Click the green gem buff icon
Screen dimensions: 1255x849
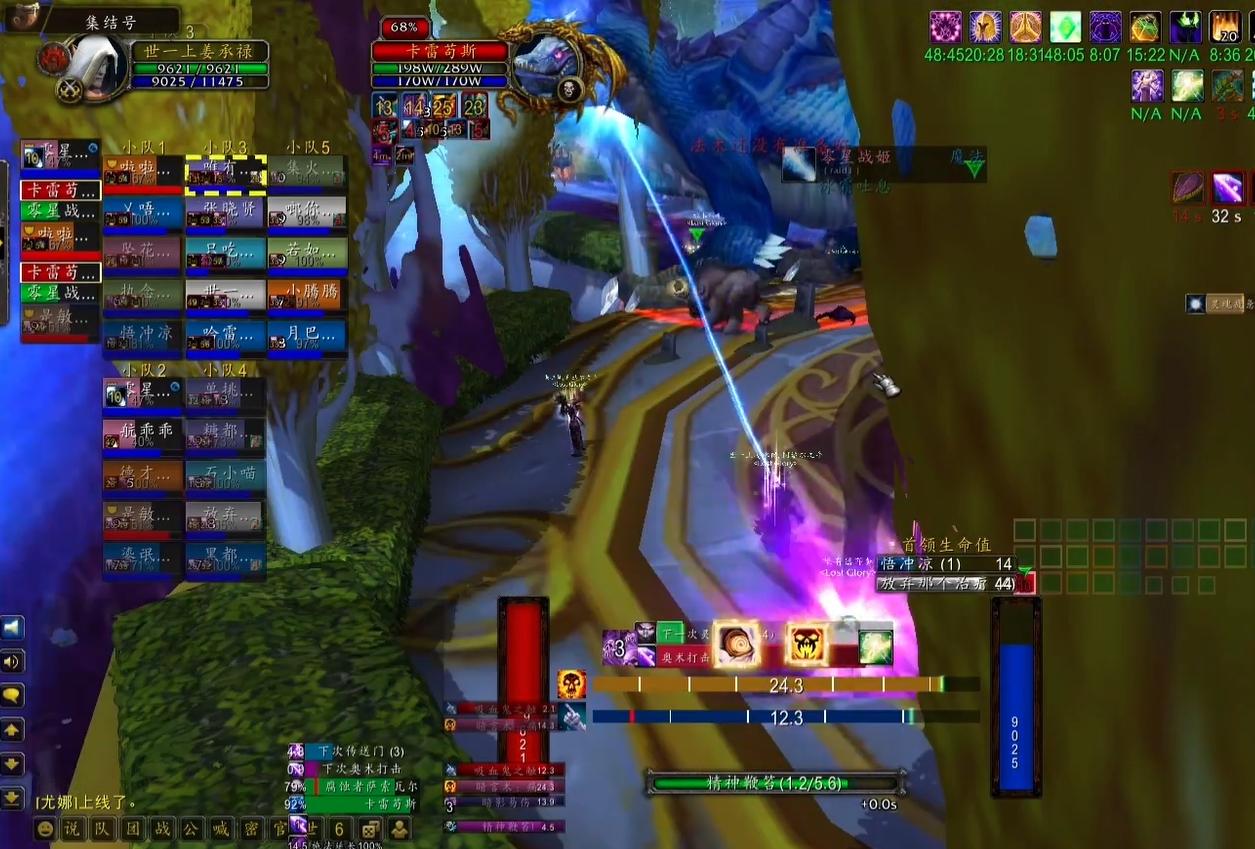(1063, 27)
